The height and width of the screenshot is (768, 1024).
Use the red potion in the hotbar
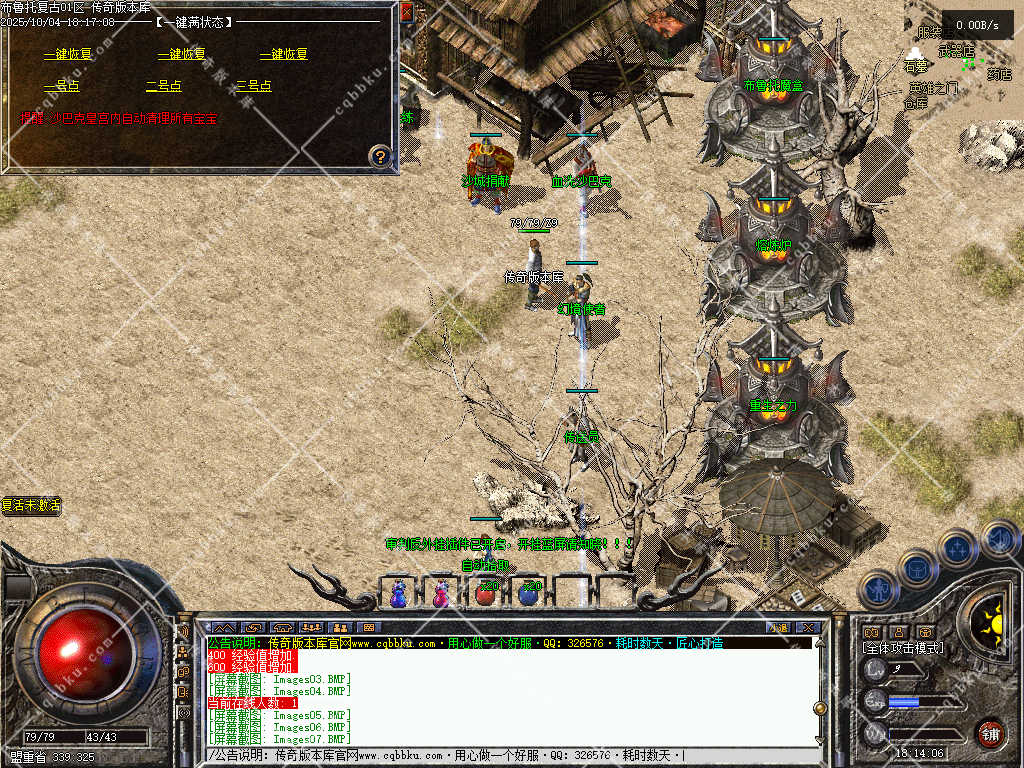click(x=486, y=593)
